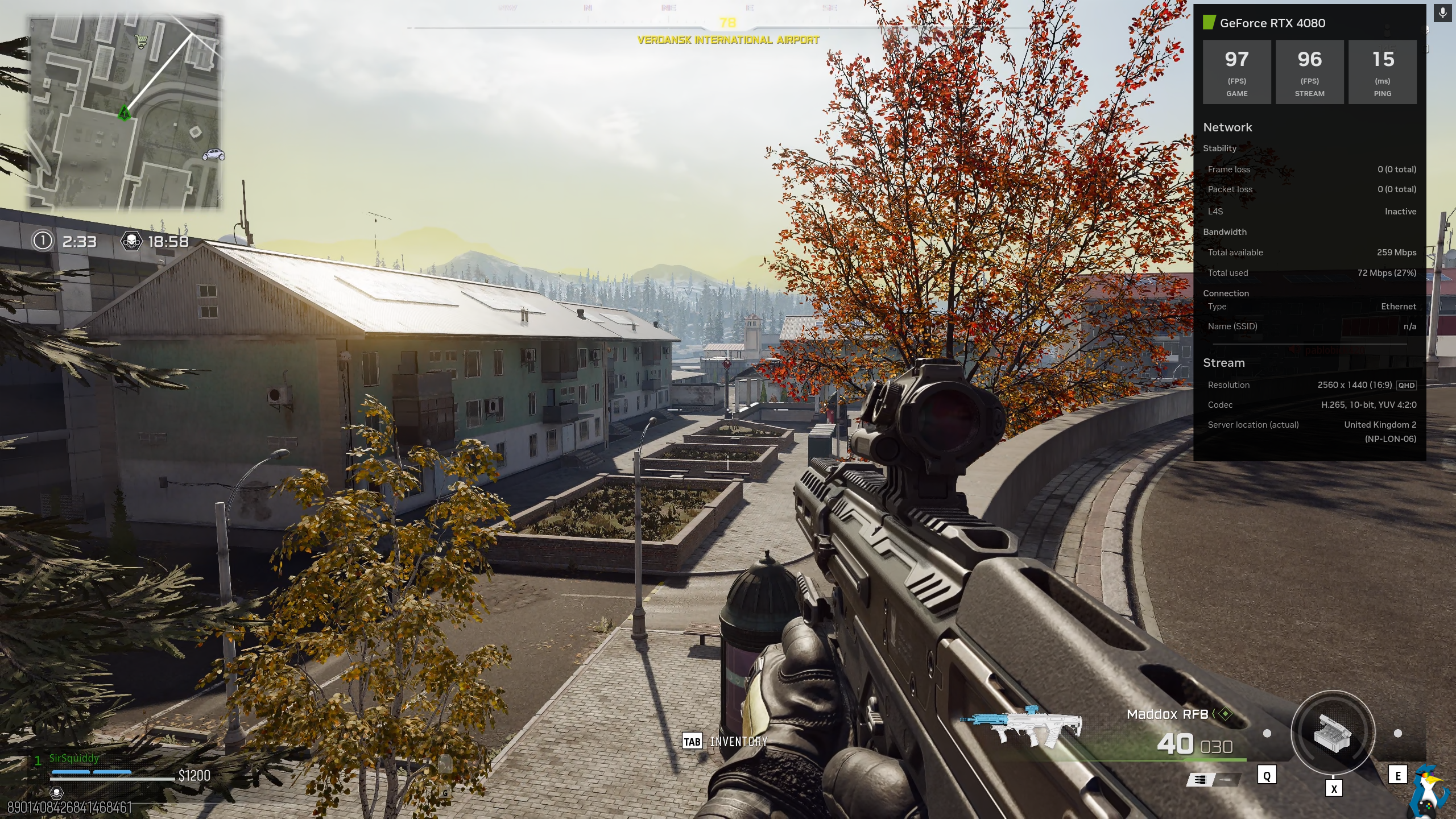This screenshot has height=819, width=1456.
Task: Click the Verdansk International Airport compass heading
Action: click(728, 40)
